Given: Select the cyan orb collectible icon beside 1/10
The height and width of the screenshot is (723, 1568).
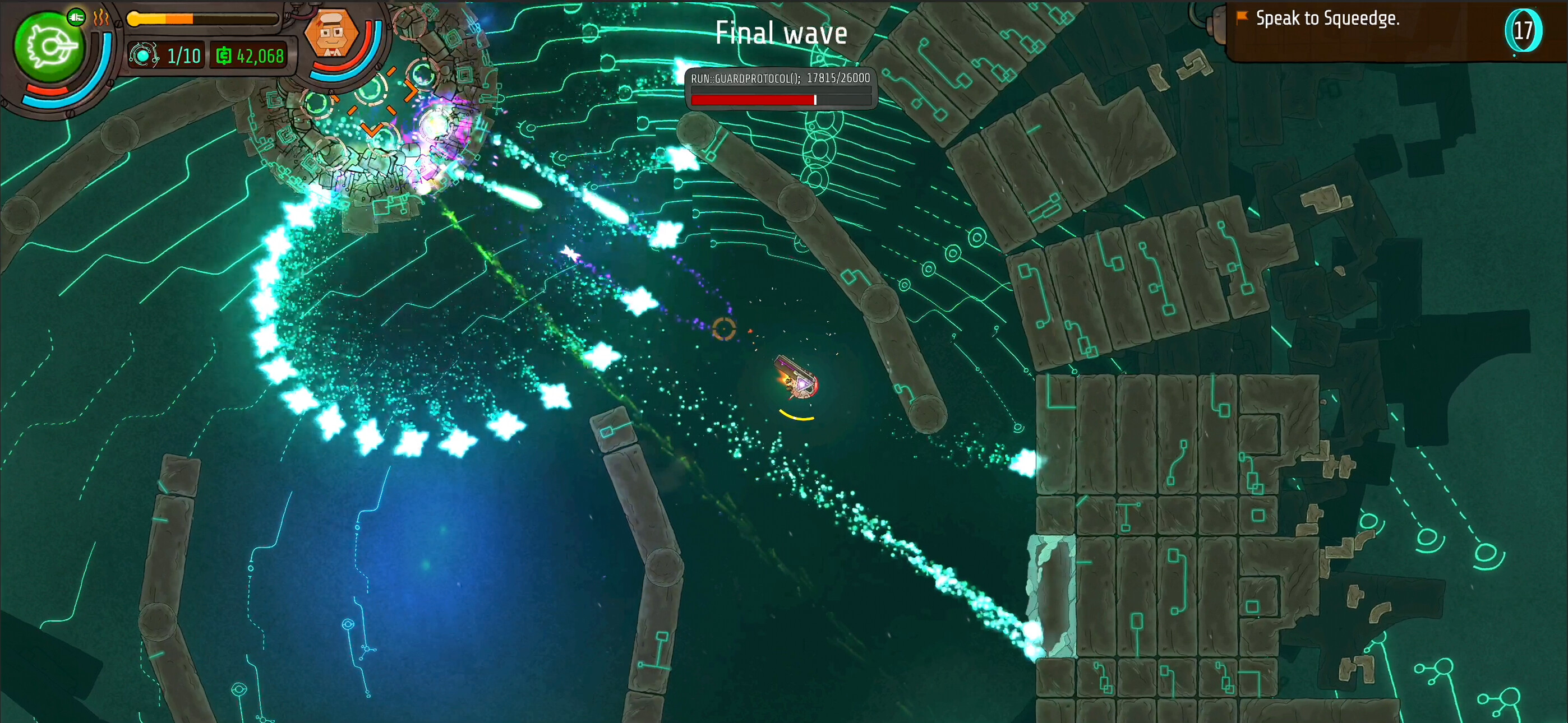Looking at the screenshot, I should pos(144,56).
